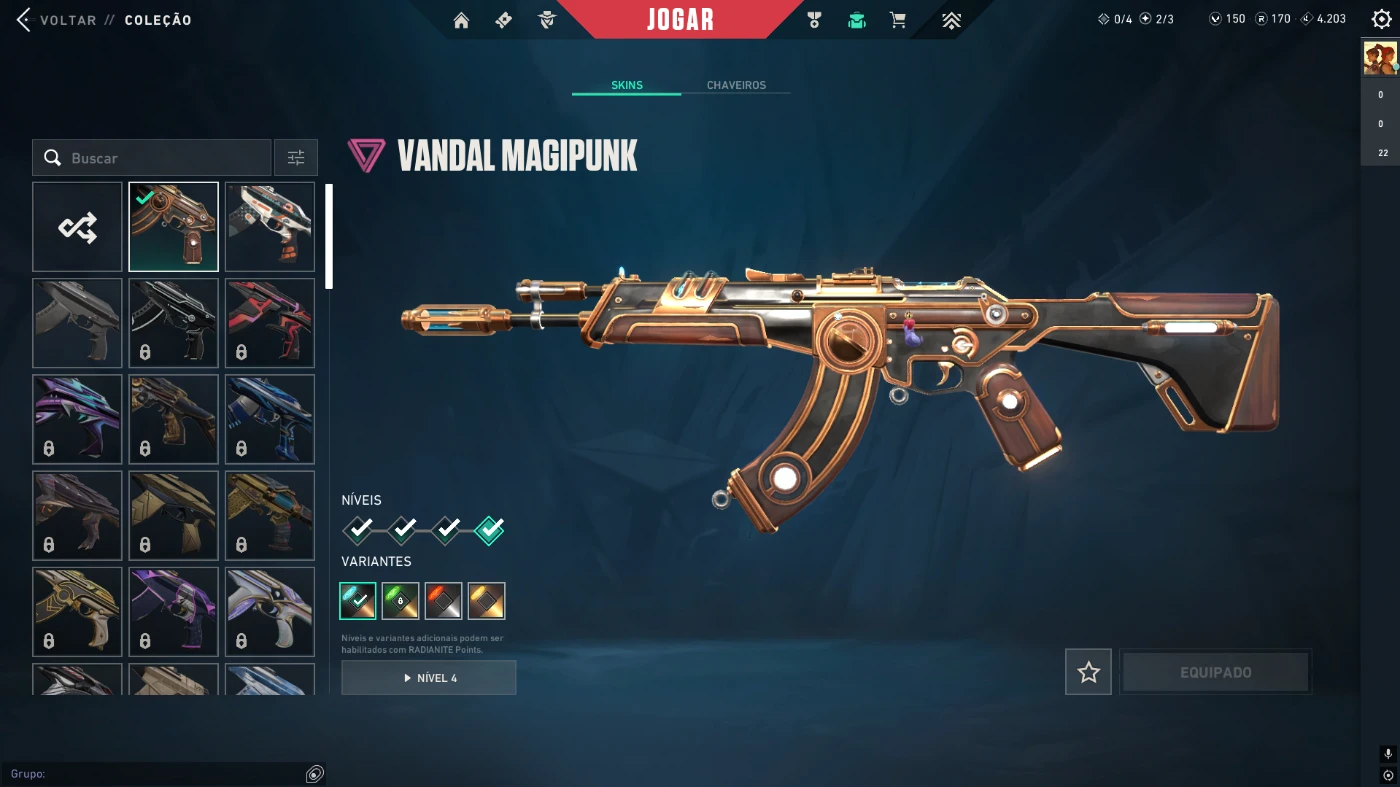The height and width of the screenshot is (787, 1400).
Task: Select the Skins tab
Action: (x=627, y=85)
